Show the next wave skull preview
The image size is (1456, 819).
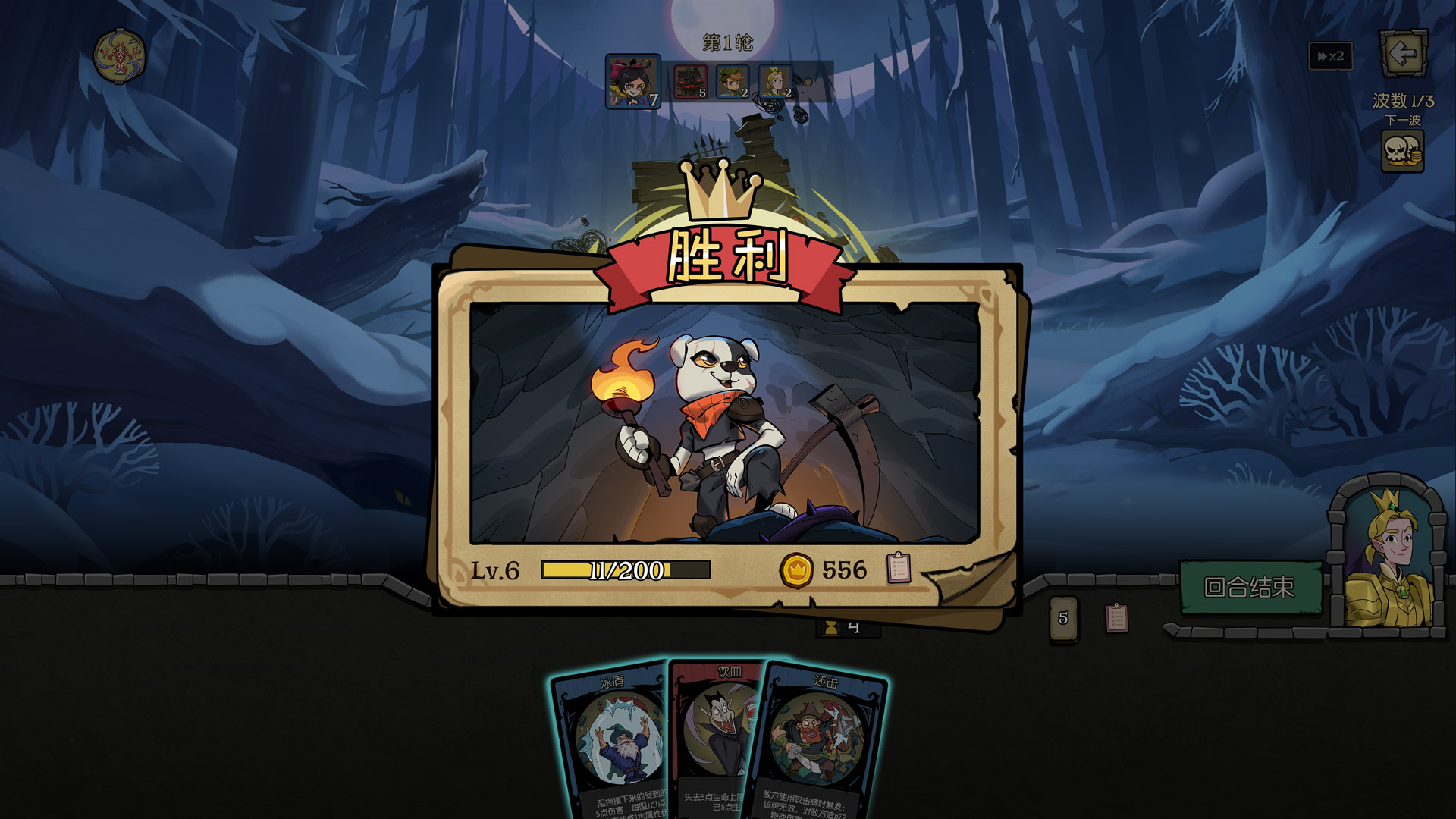tap(1402, 151)
